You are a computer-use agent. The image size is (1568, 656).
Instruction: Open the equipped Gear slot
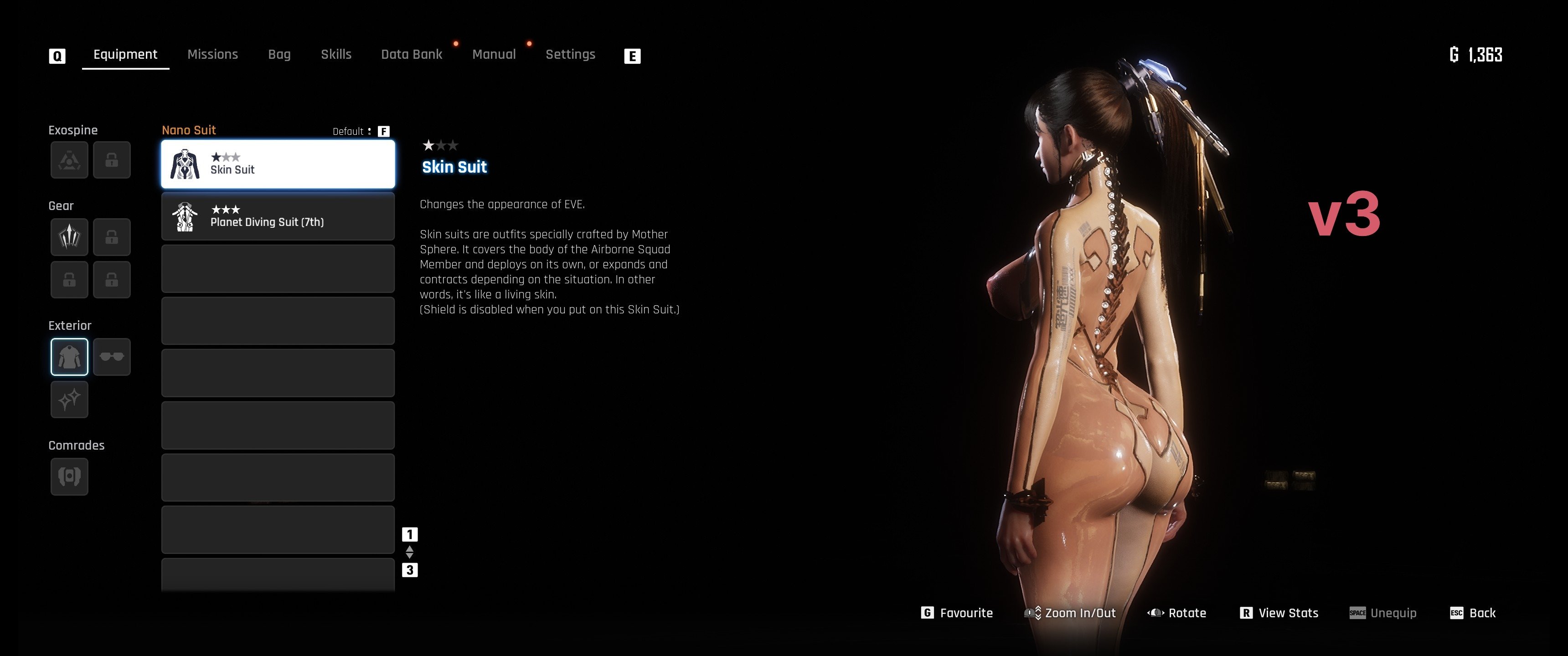coord(69,237)
